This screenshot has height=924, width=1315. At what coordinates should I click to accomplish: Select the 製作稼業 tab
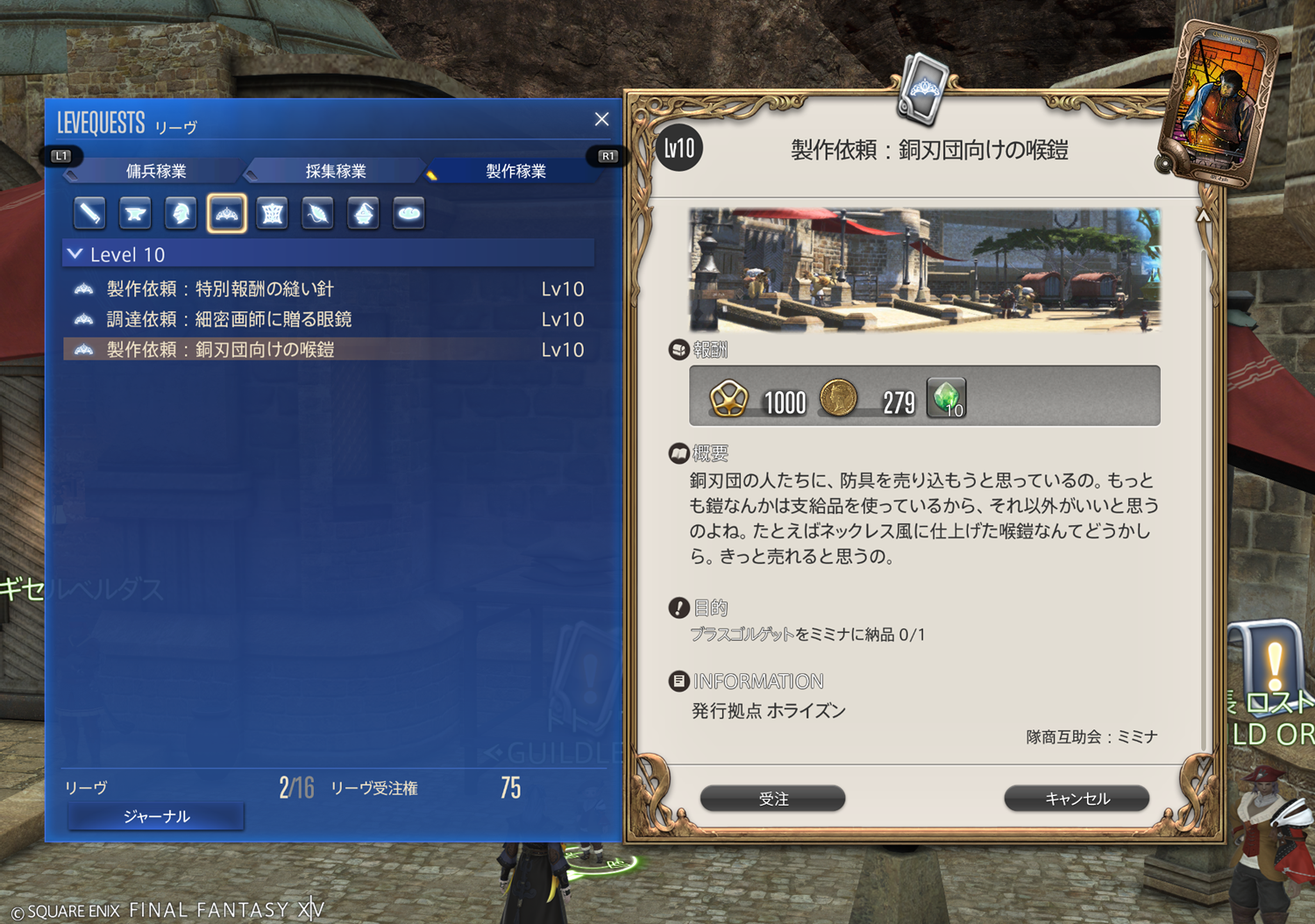tap(515, 171)
